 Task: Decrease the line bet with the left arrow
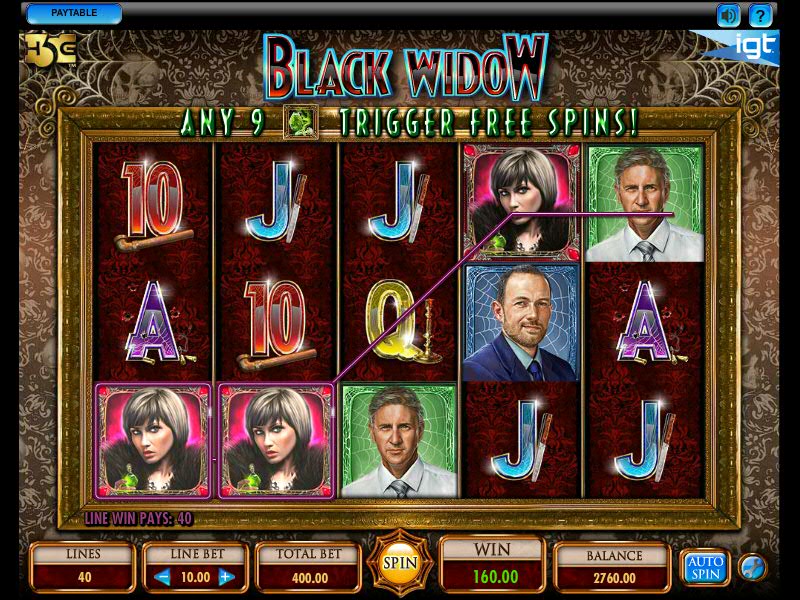163,577
